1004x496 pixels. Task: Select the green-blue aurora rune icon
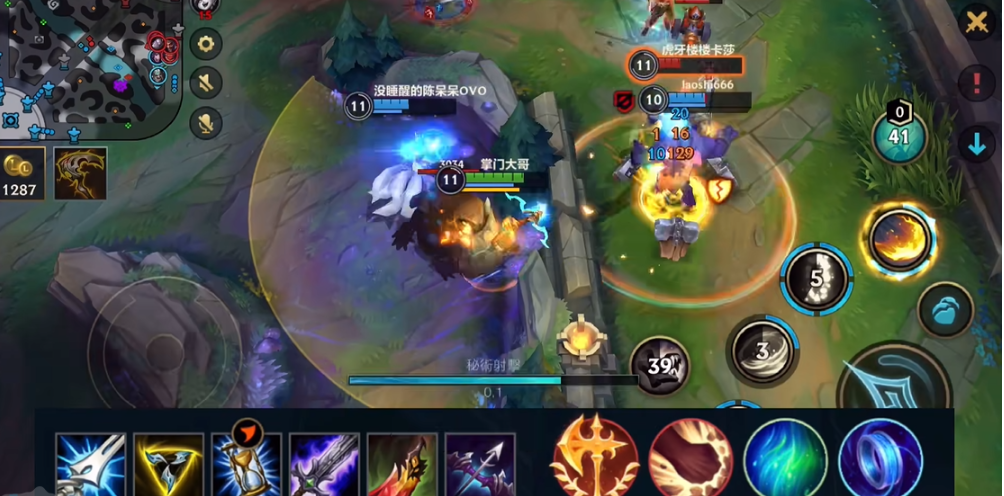click(785, 458)
